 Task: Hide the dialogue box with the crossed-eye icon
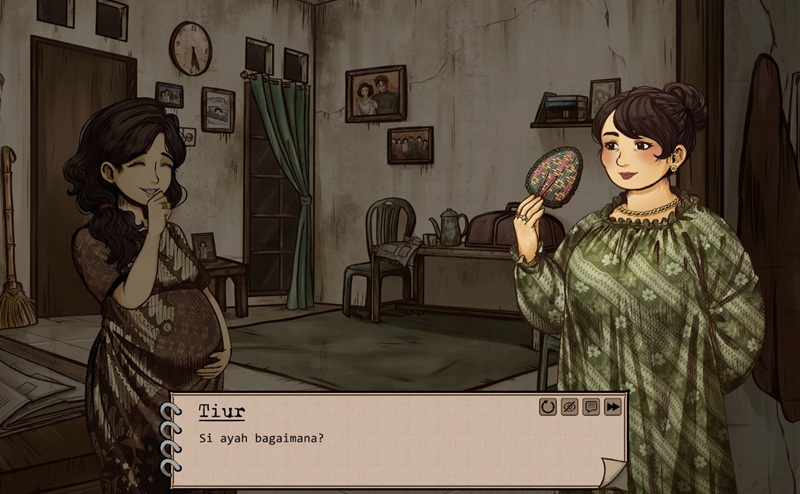click(x=570, y=407)
